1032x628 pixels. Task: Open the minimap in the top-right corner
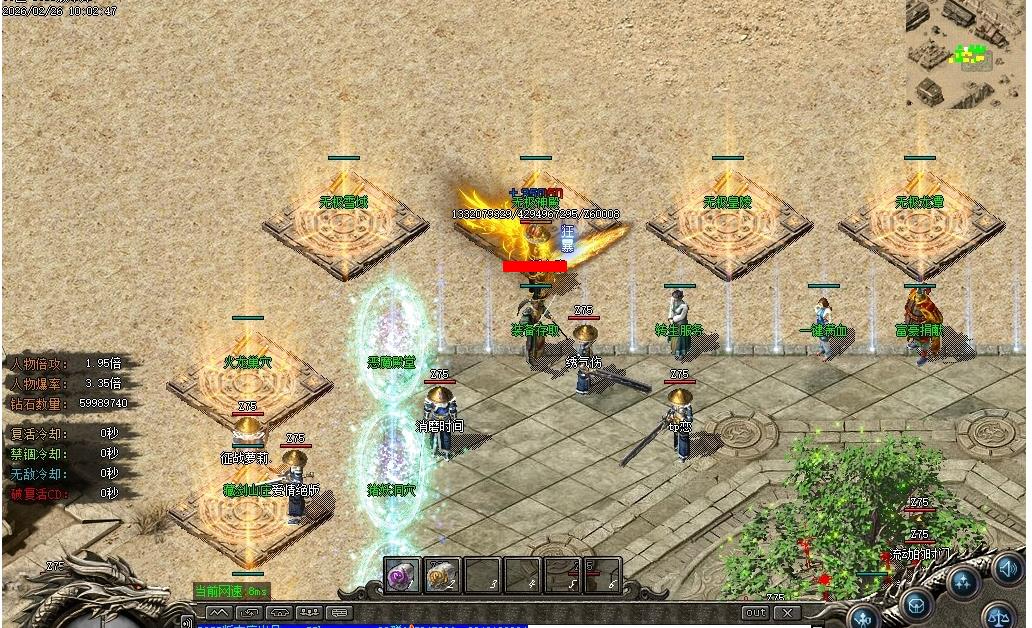click(967, 54)
